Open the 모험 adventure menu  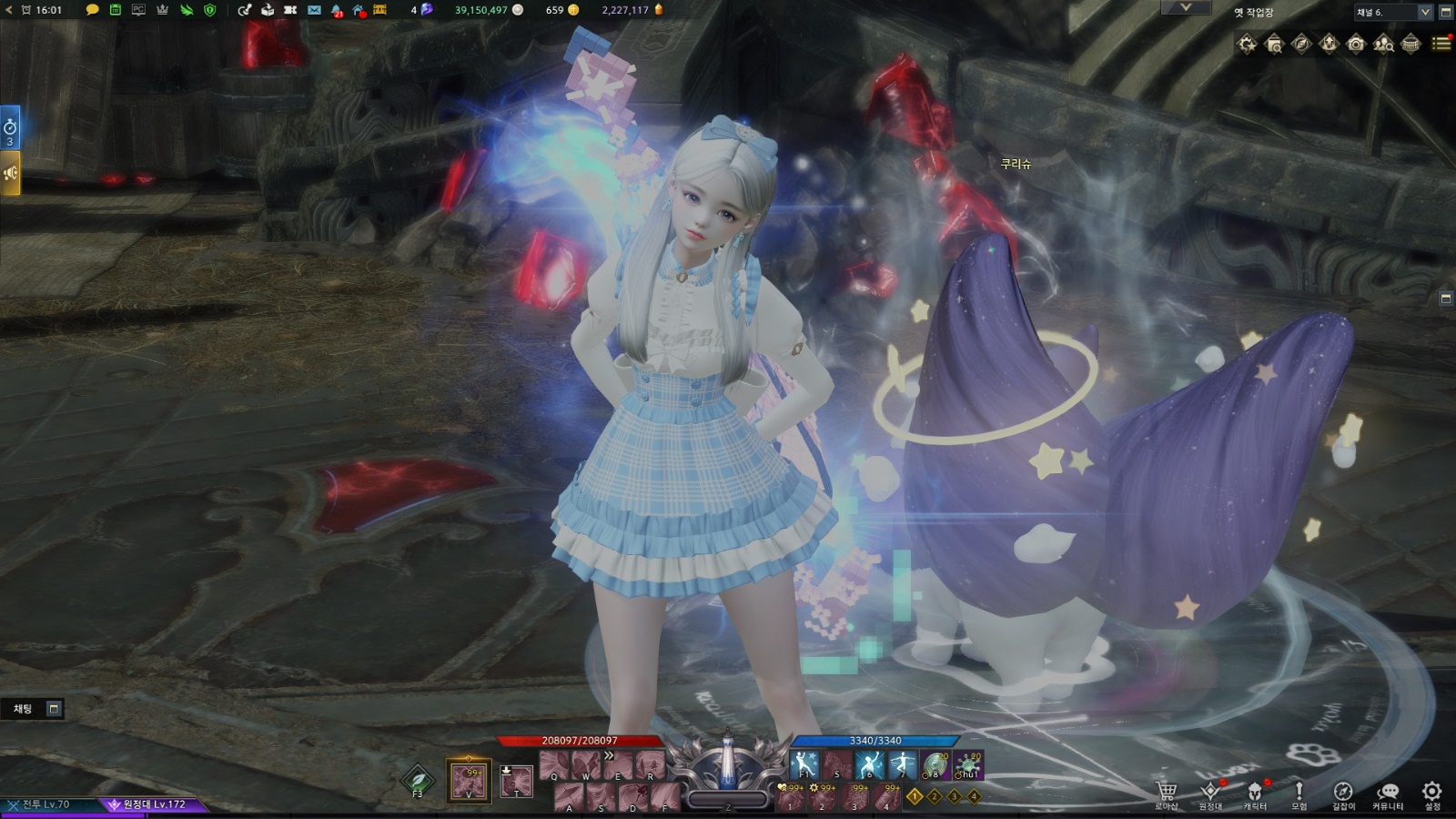pos(1299,793)
